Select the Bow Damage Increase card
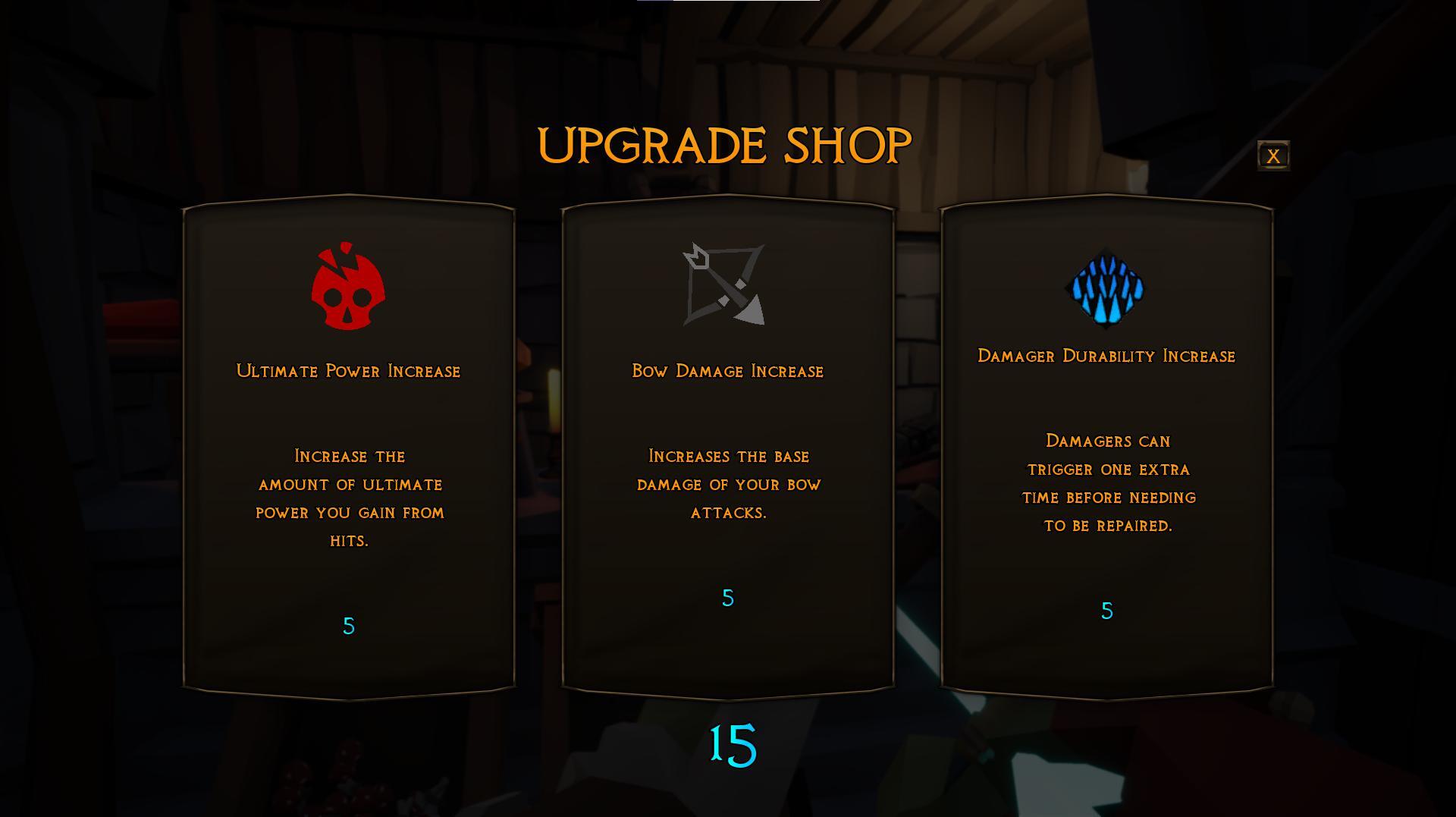This screenshot has height=817, width=1456. (728, 448)
